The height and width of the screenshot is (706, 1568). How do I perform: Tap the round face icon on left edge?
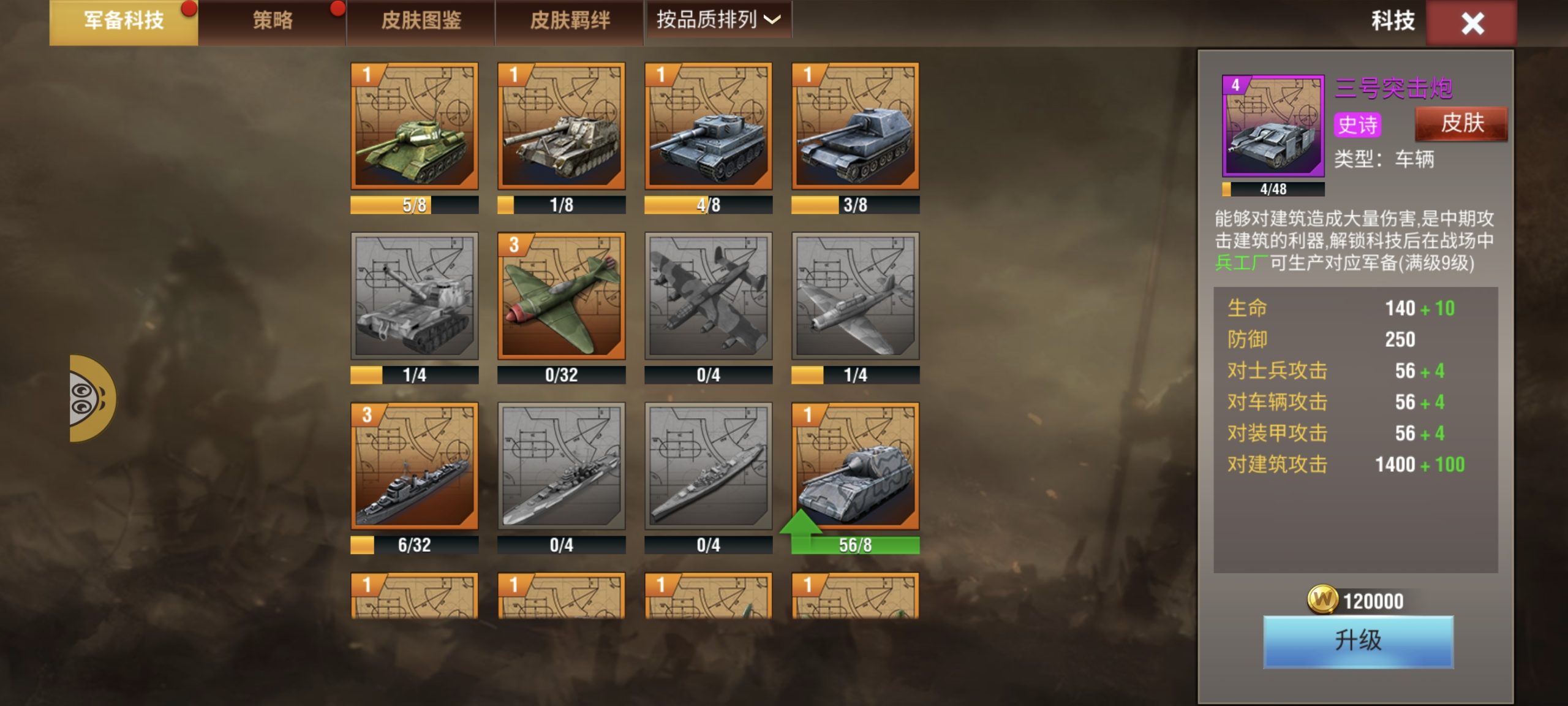click(89, 398)
